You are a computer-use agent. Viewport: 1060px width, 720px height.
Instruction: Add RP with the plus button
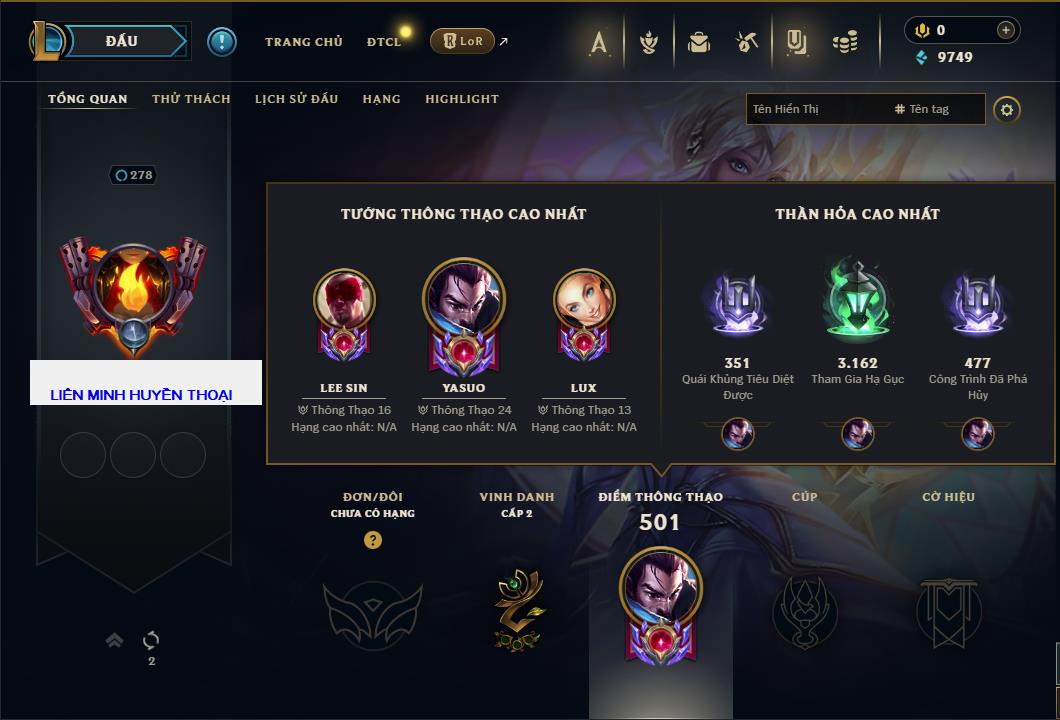1005,30
